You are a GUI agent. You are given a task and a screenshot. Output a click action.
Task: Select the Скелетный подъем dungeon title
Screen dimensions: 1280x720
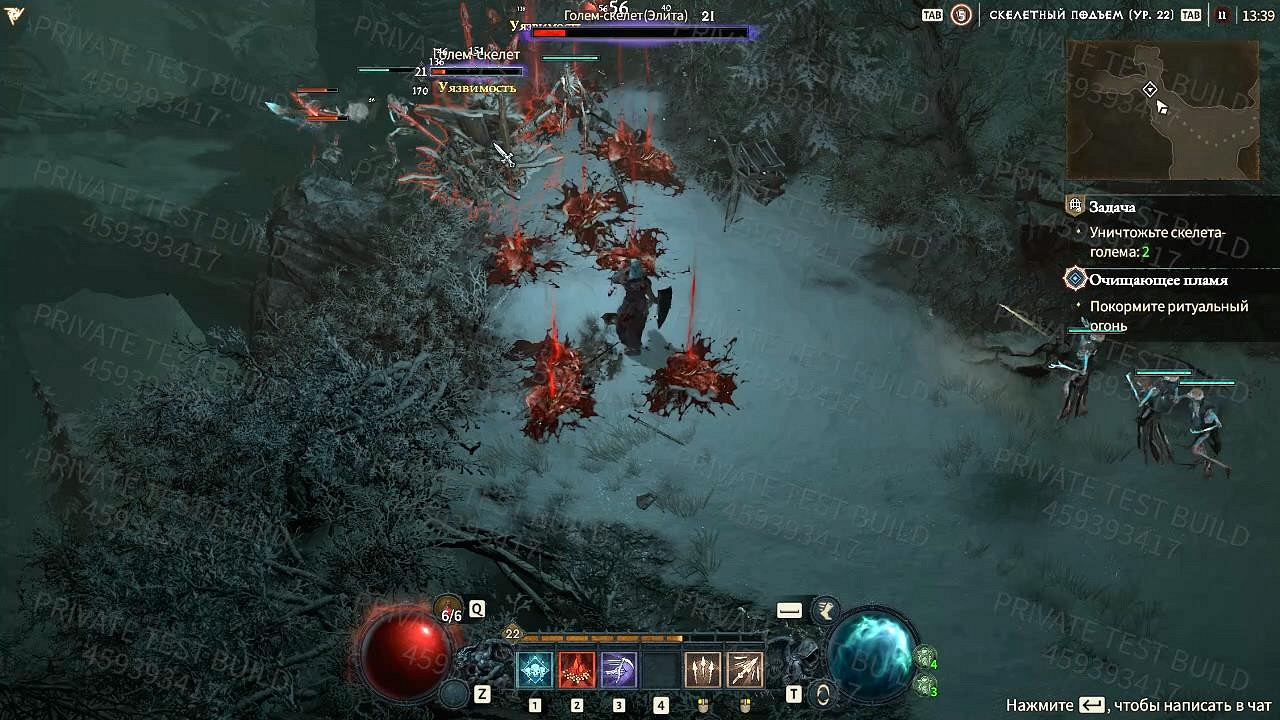pyautogui.click(x=1084, y=13)
